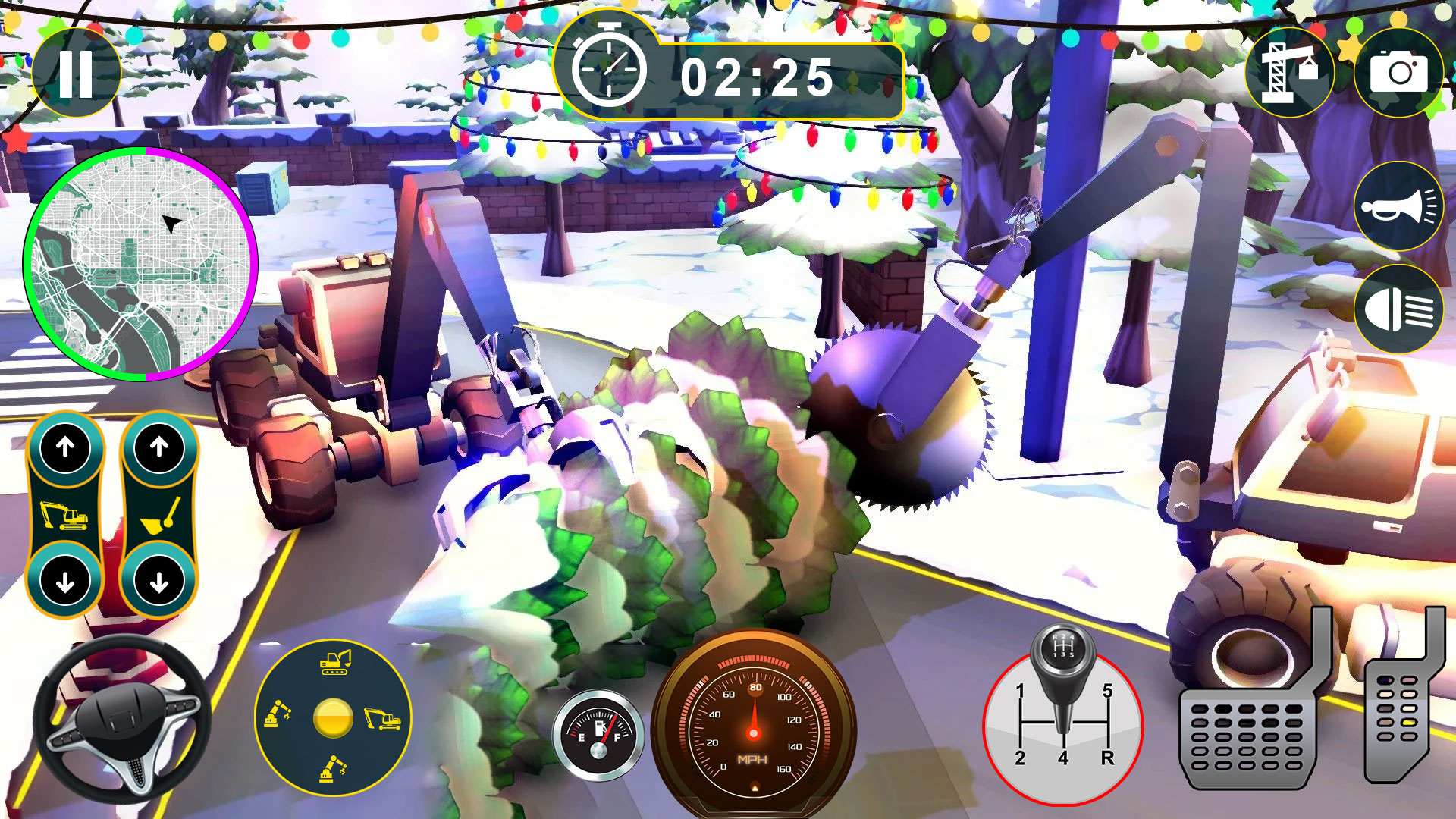Tap the crane mode icon
The width and height of the screenshot is (1456, 819).
tap(1290, 73)
